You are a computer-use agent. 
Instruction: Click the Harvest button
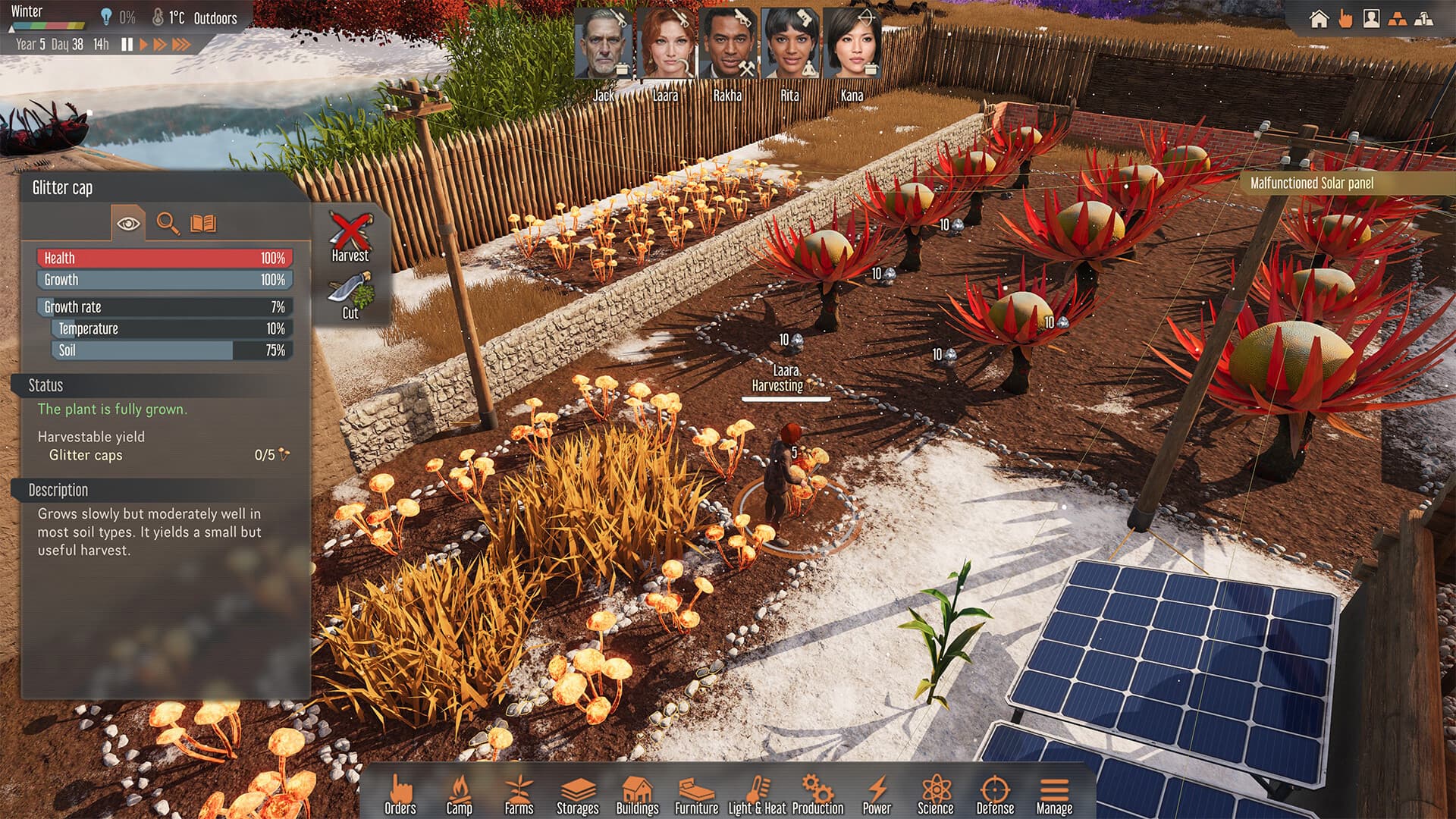click(x=351, y=235)
